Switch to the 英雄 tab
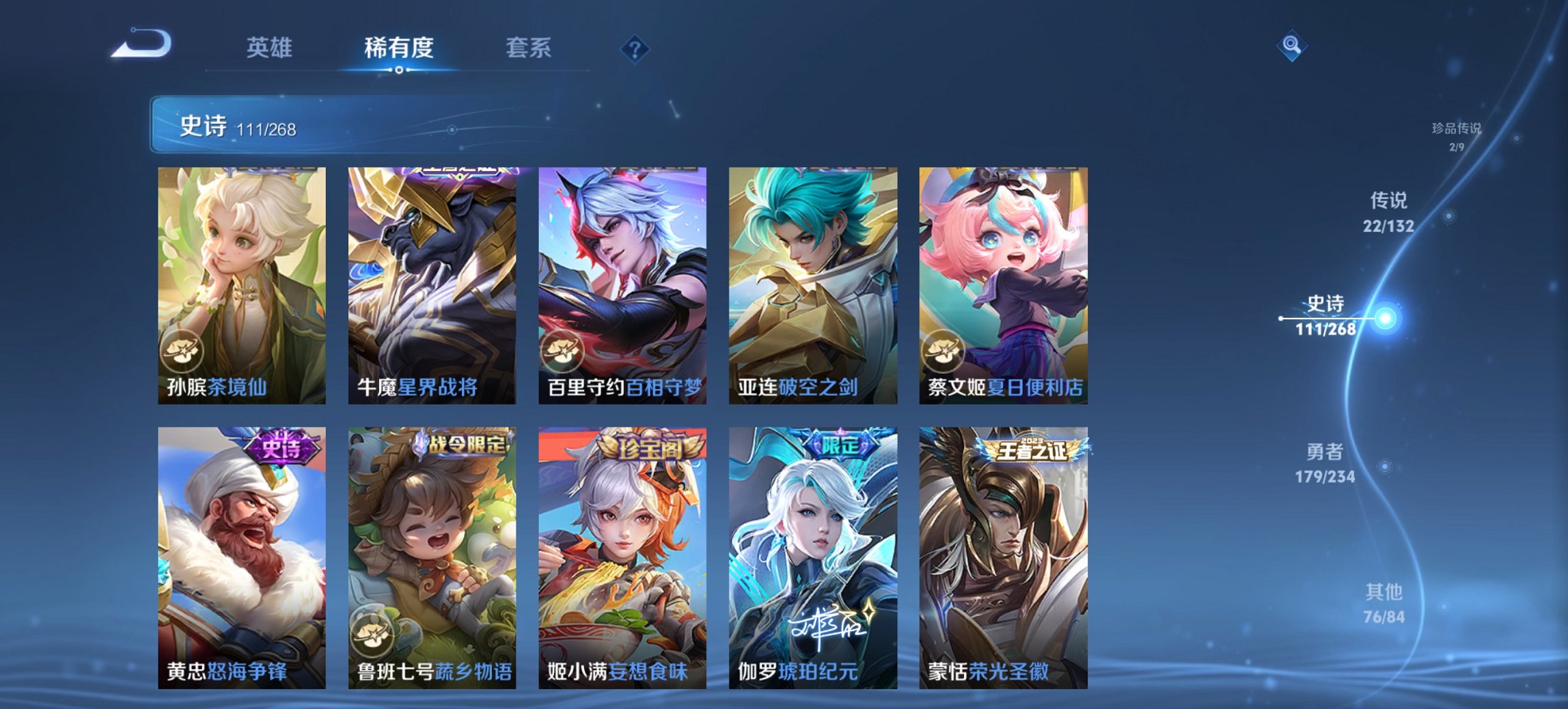This screenshot has width=1568, height=709. pos(271,49)
